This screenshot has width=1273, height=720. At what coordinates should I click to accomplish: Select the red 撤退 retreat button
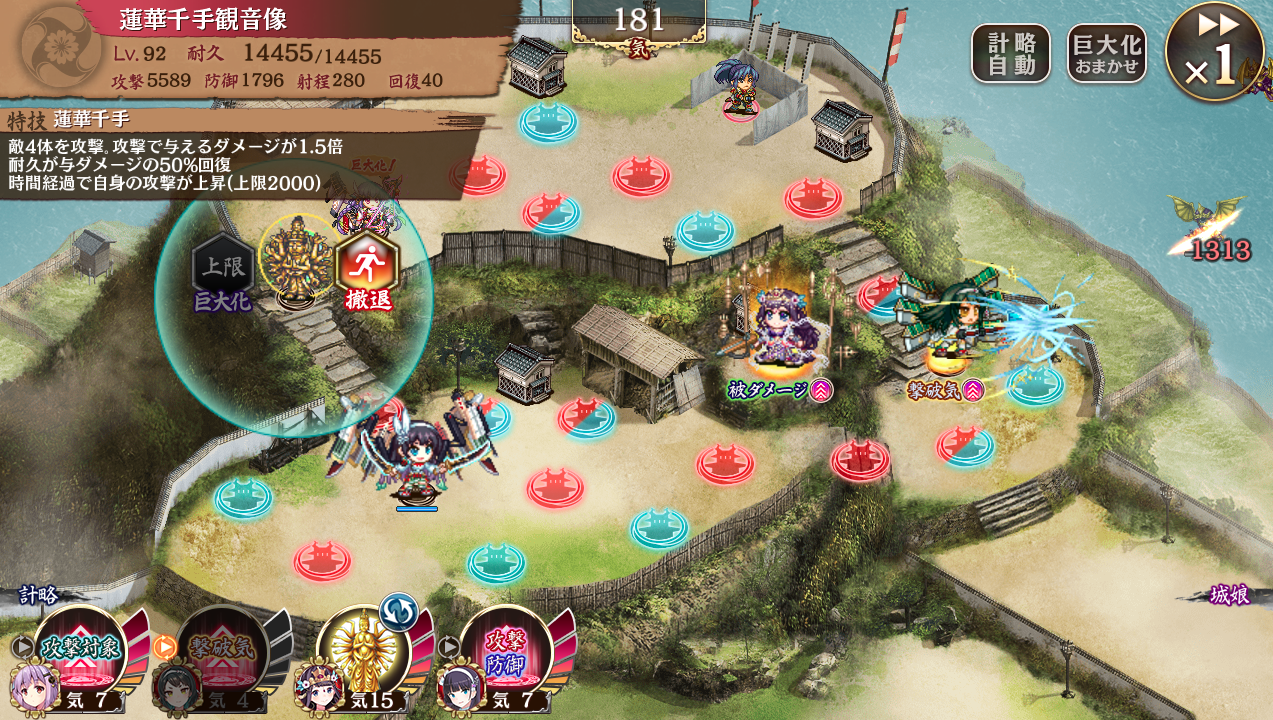pyautogui.click(x=367, y=268)
